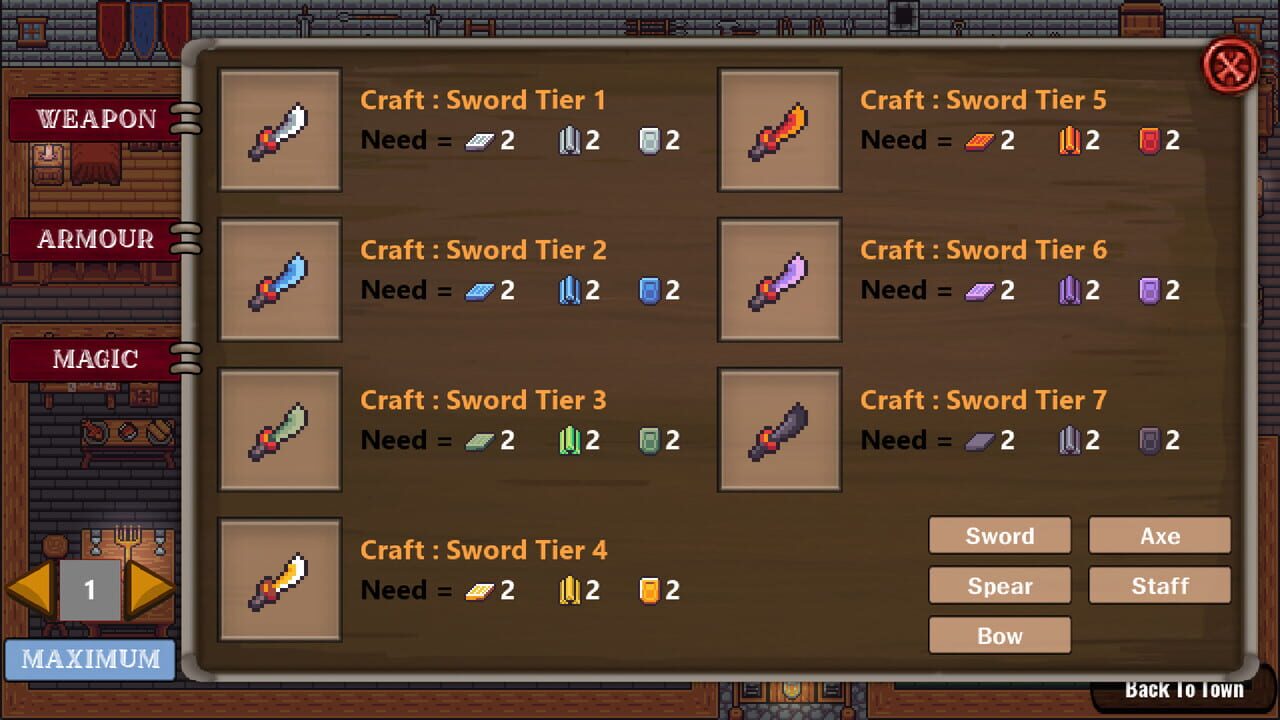Open the MAGIC crafting menu

[95, 359]
